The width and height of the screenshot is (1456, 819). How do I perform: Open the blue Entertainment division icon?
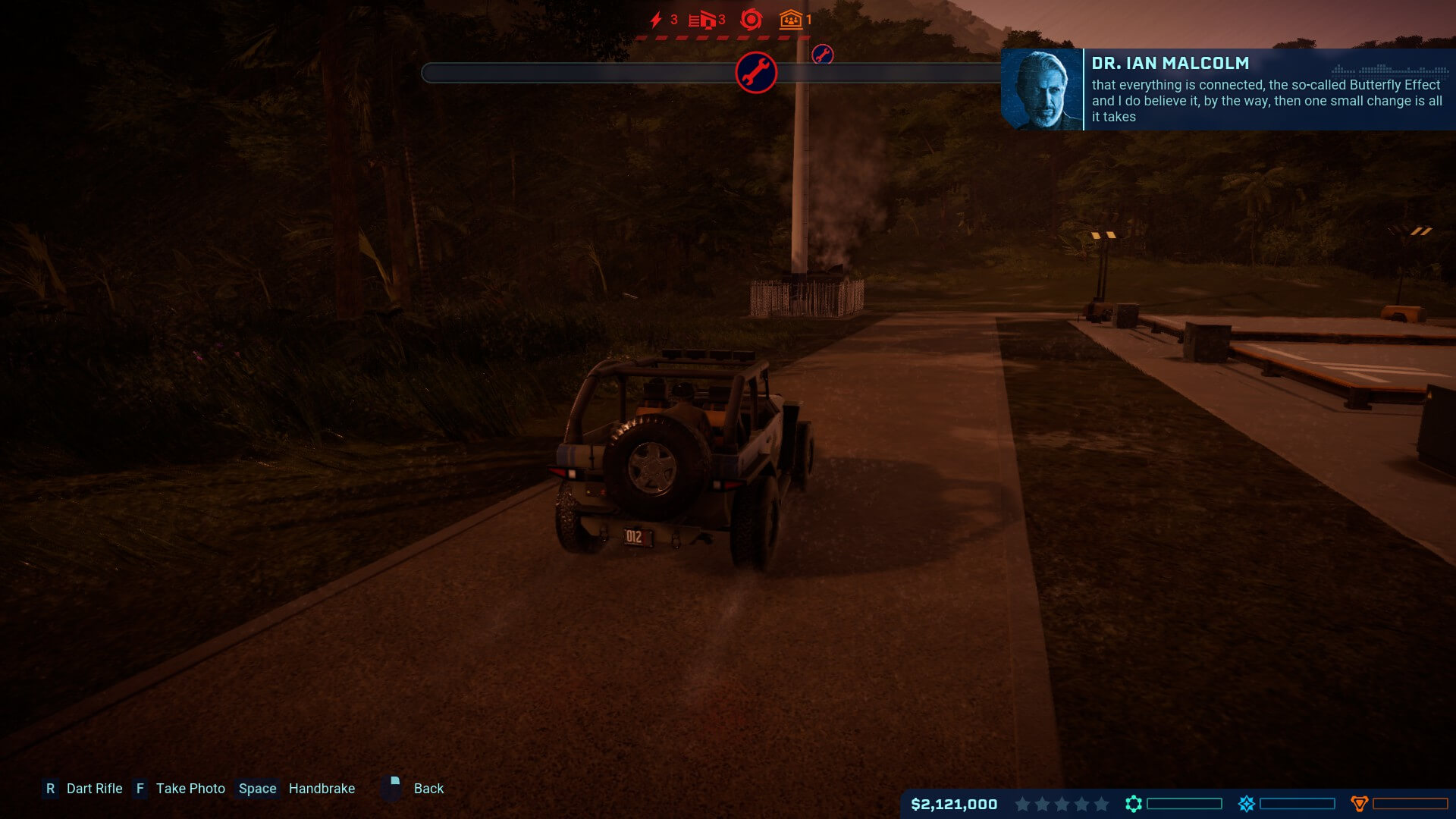click(1247, 804)
